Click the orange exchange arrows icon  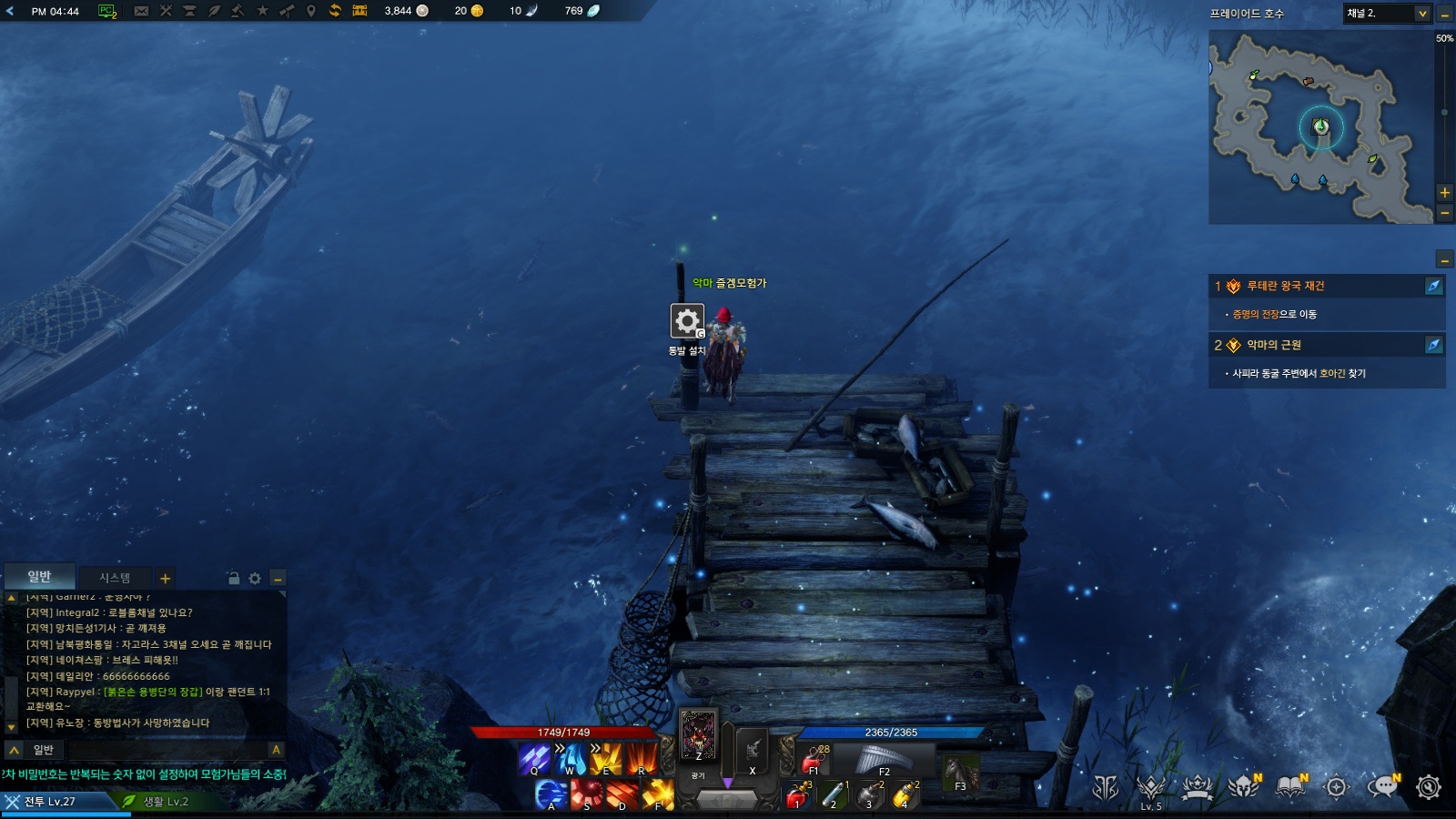click(335, 11)
